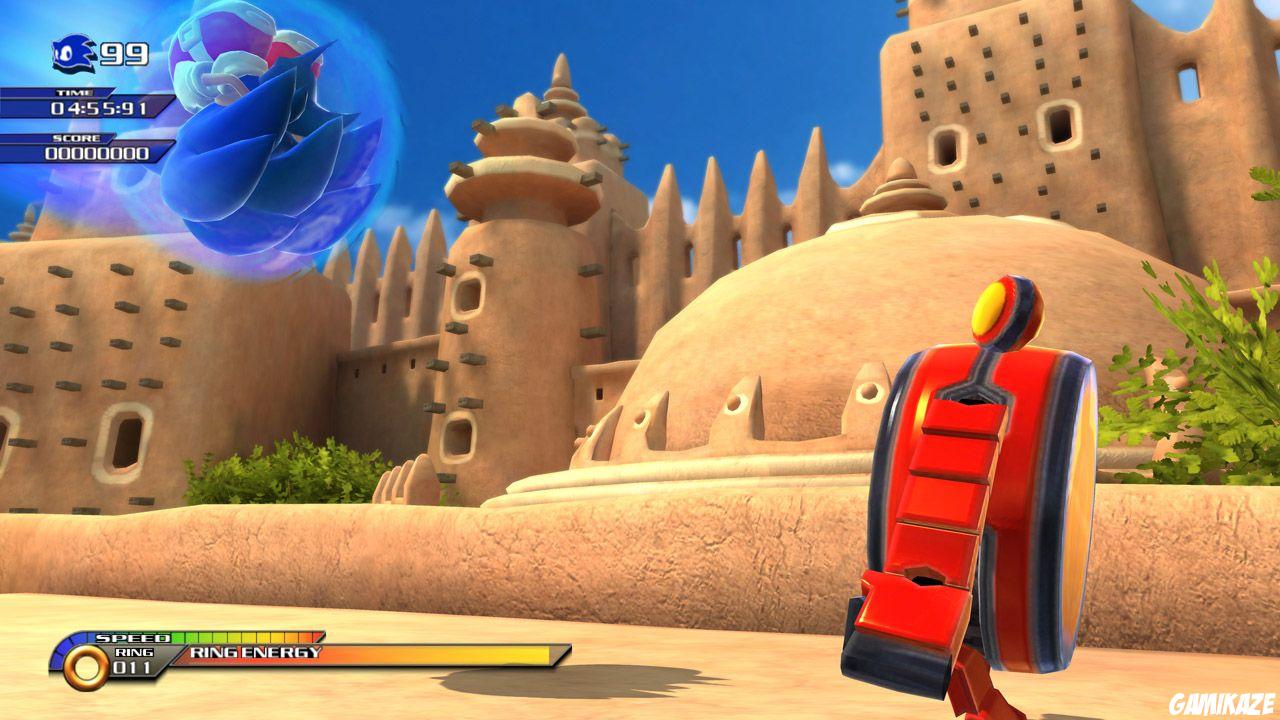1280x720 pixels.
Task: Click the Sonic head lives icon
Action: coord(73,54)
